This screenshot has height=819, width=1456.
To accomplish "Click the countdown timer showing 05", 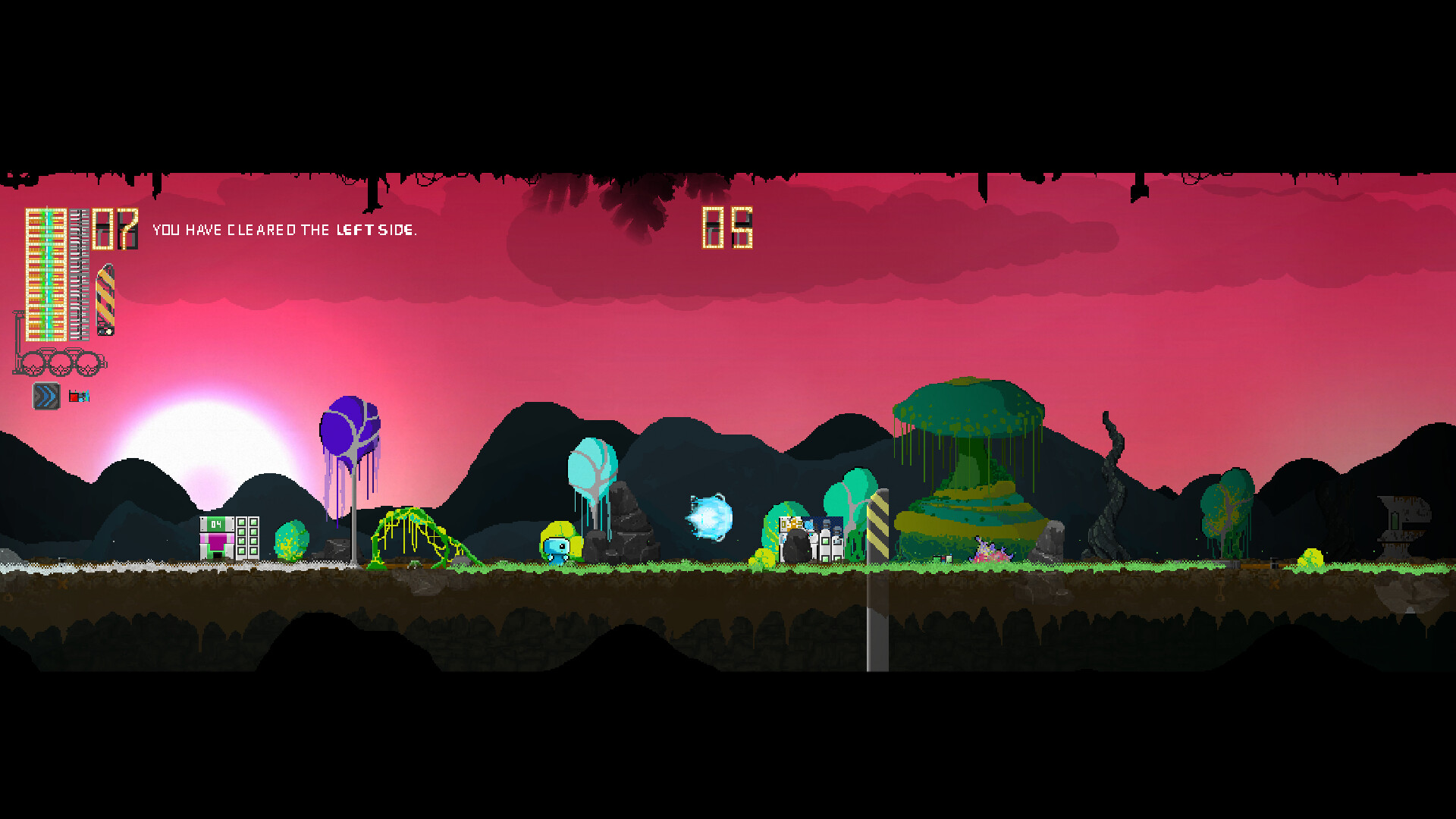I will [726, 227].
